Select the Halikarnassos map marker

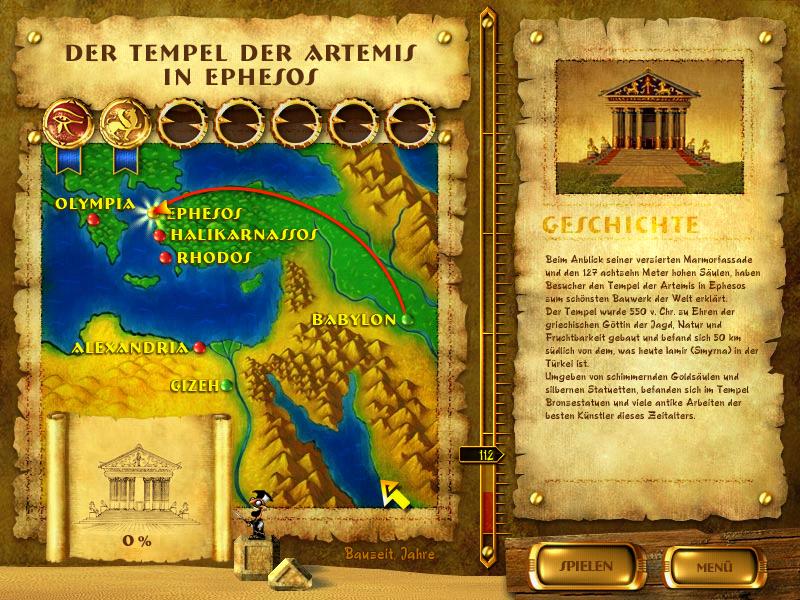tap(160, 235)
